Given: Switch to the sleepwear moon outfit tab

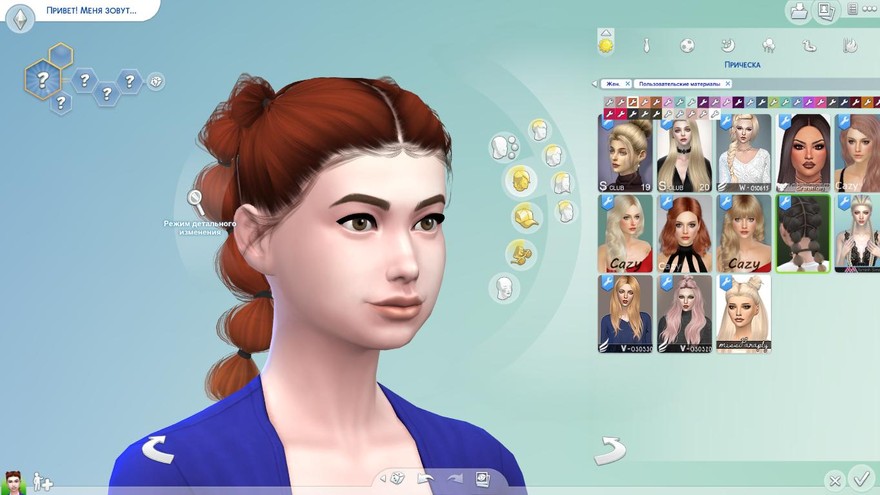Looking at the screenshot, I should 729,45.
